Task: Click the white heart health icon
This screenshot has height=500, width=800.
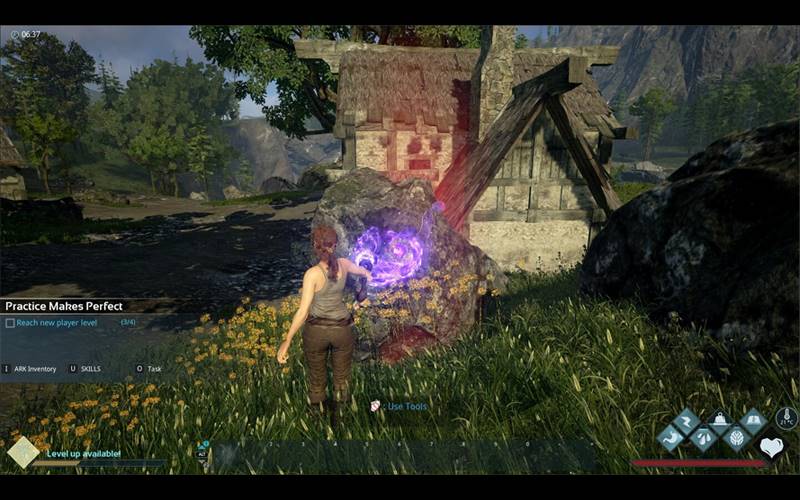Action: click(771, 447)
